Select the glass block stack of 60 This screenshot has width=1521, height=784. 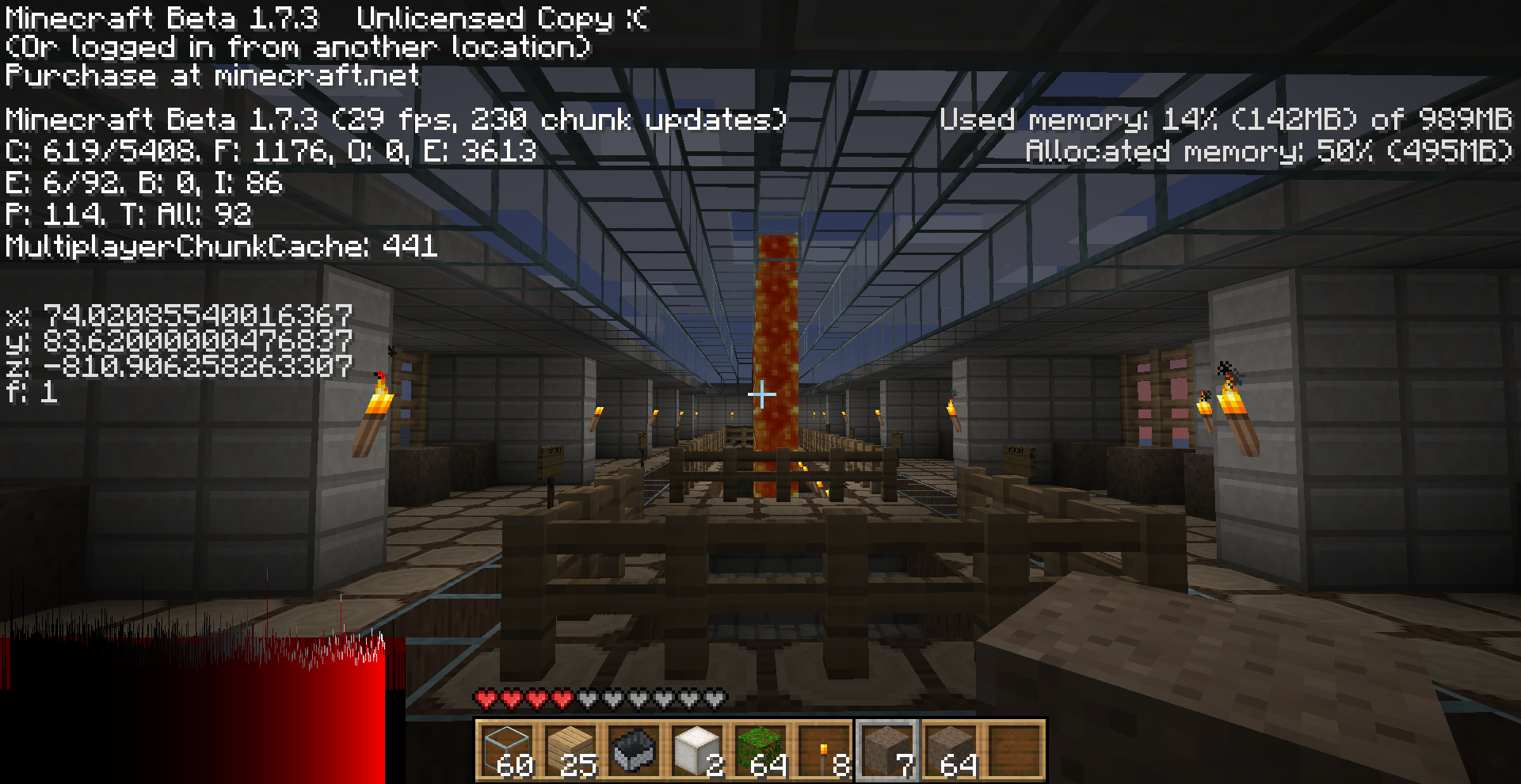pyautogui.click(x=507, y=750)
